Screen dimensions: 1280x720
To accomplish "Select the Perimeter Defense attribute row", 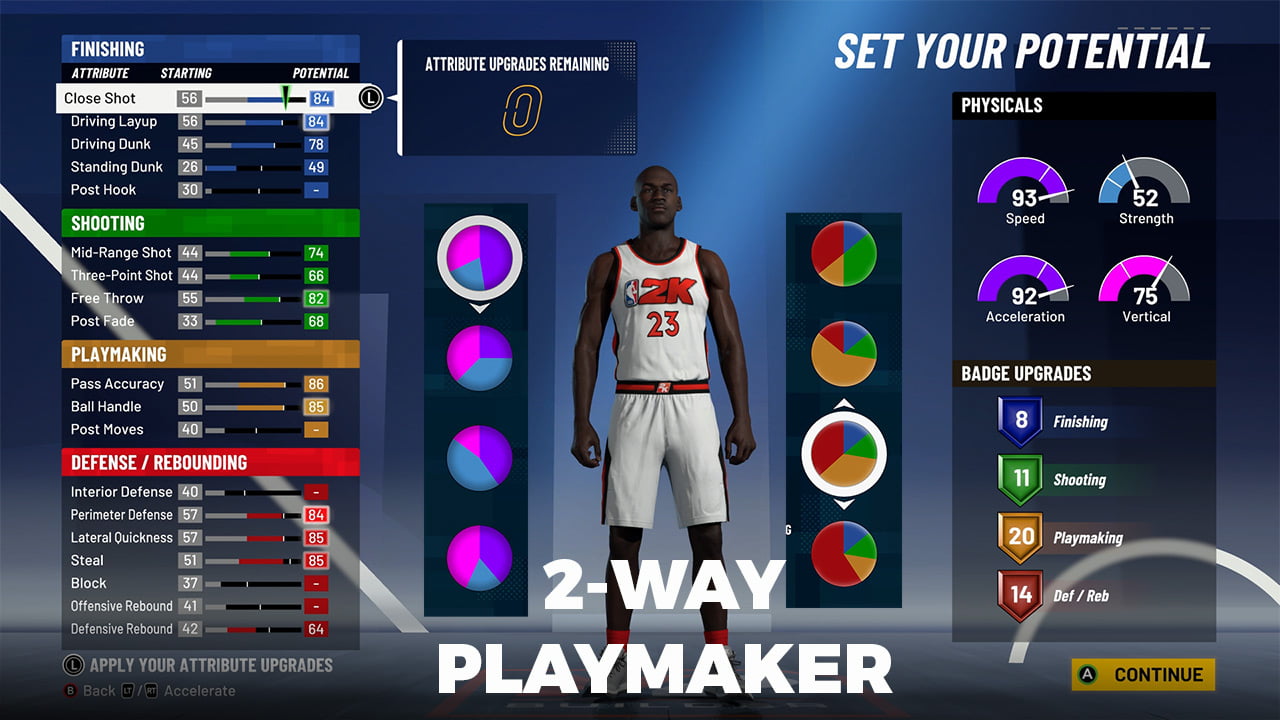I will coord(150,514).
